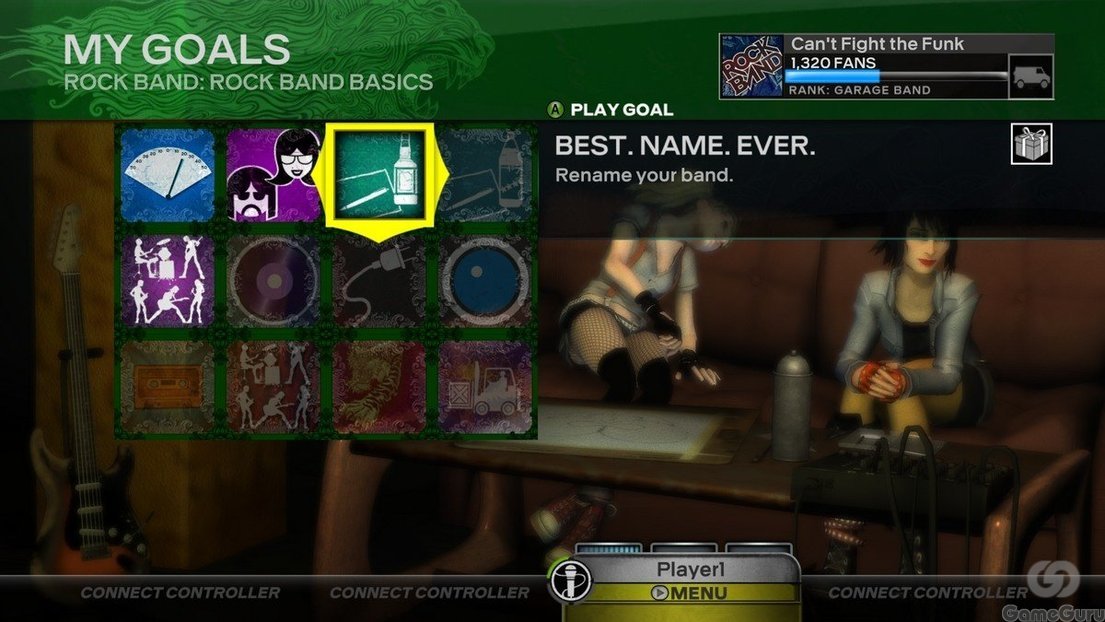Image resolution: width=1105 pixels, height=622 pixels.
Task: Select the dimmed red band silhouettes goal
Action: pyautogui.click(x=272, y=387)
